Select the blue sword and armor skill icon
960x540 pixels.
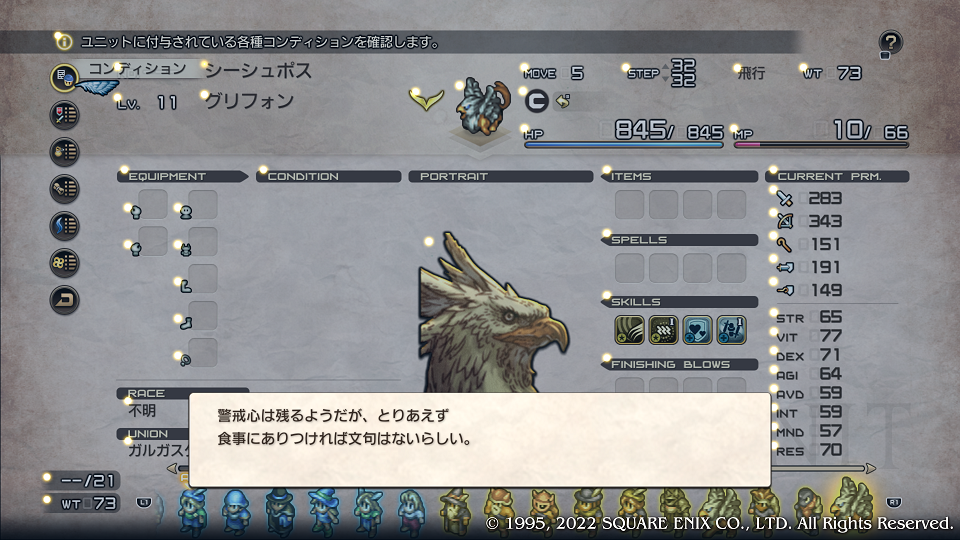click(731, 327)
